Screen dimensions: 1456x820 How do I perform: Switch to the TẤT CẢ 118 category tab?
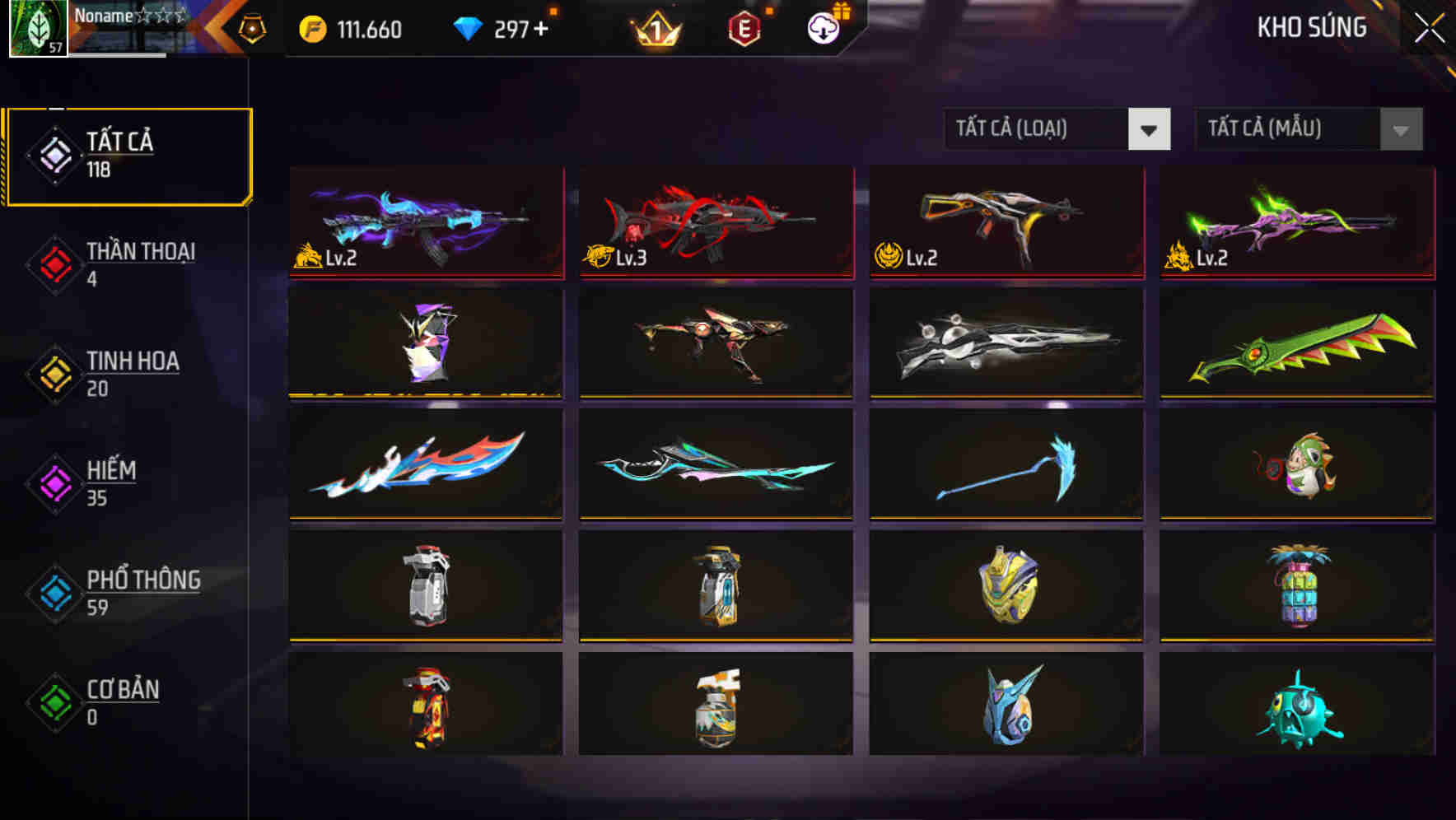[x=128, y=155]
